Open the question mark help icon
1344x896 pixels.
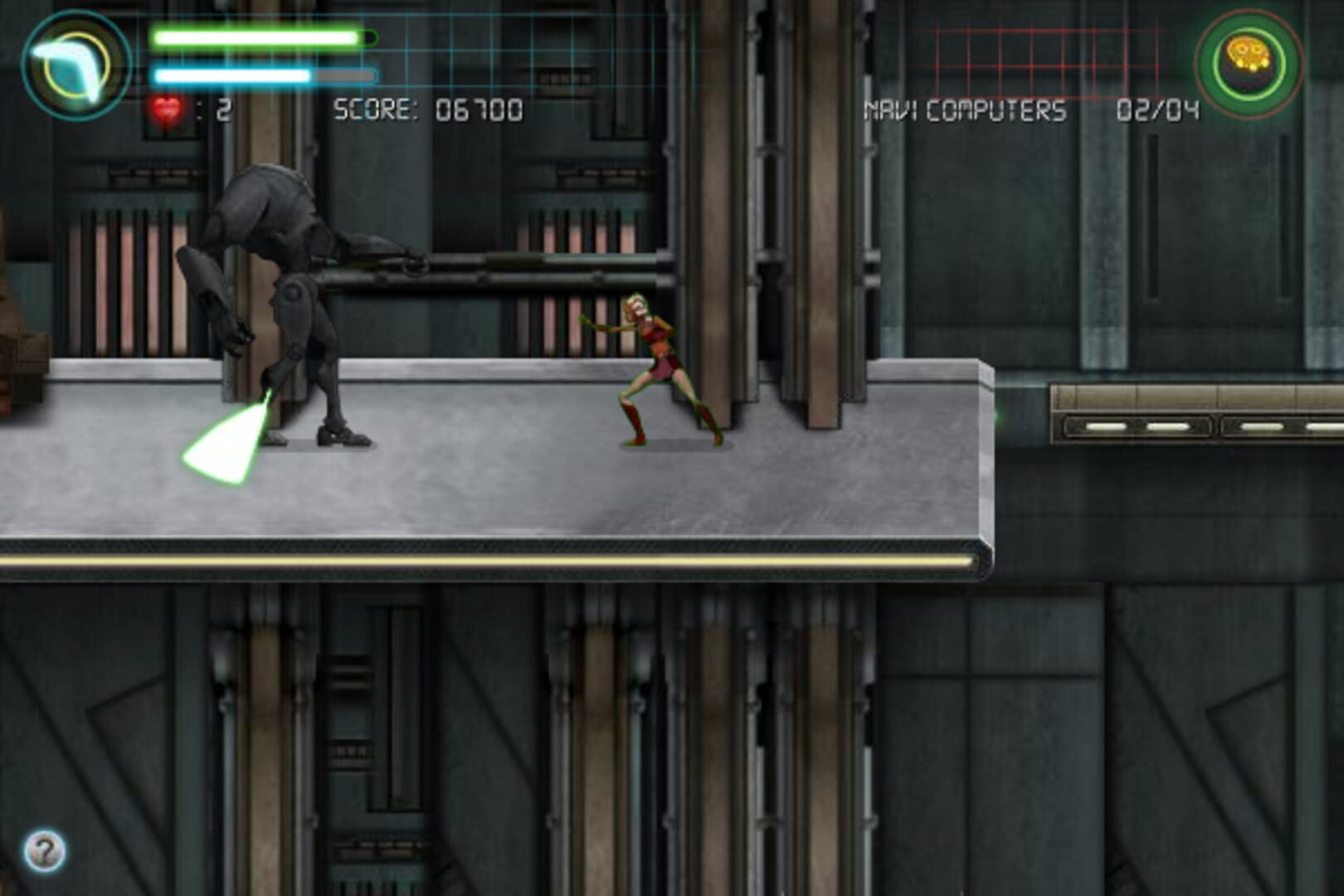coord(44,849)
